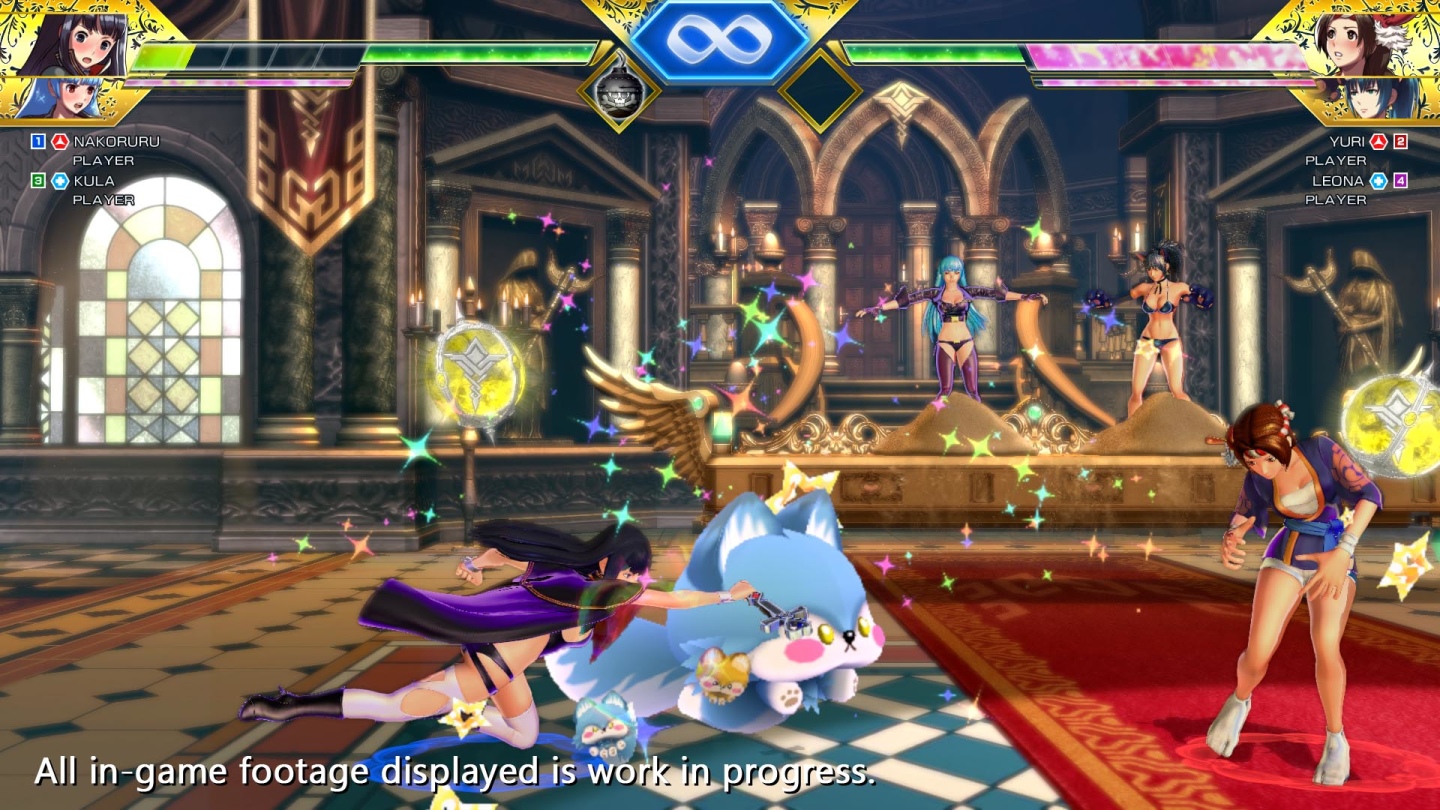Viewport: 1440px width, 810px height.
Task: Click the LEONA PLAYER label
Action: click(x=1335, y=198)
